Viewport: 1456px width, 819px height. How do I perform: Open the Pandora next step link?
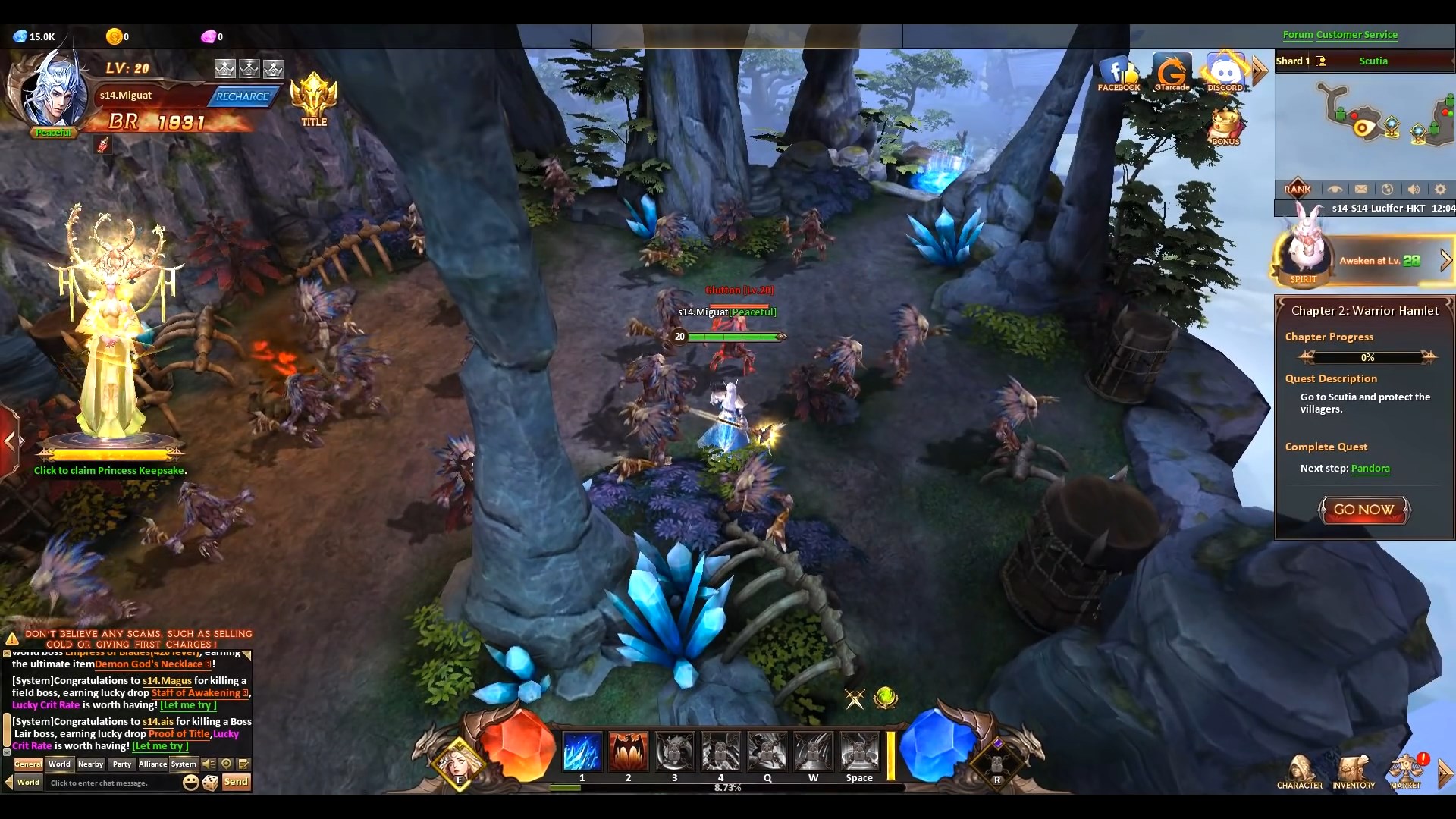[1373, 469]
